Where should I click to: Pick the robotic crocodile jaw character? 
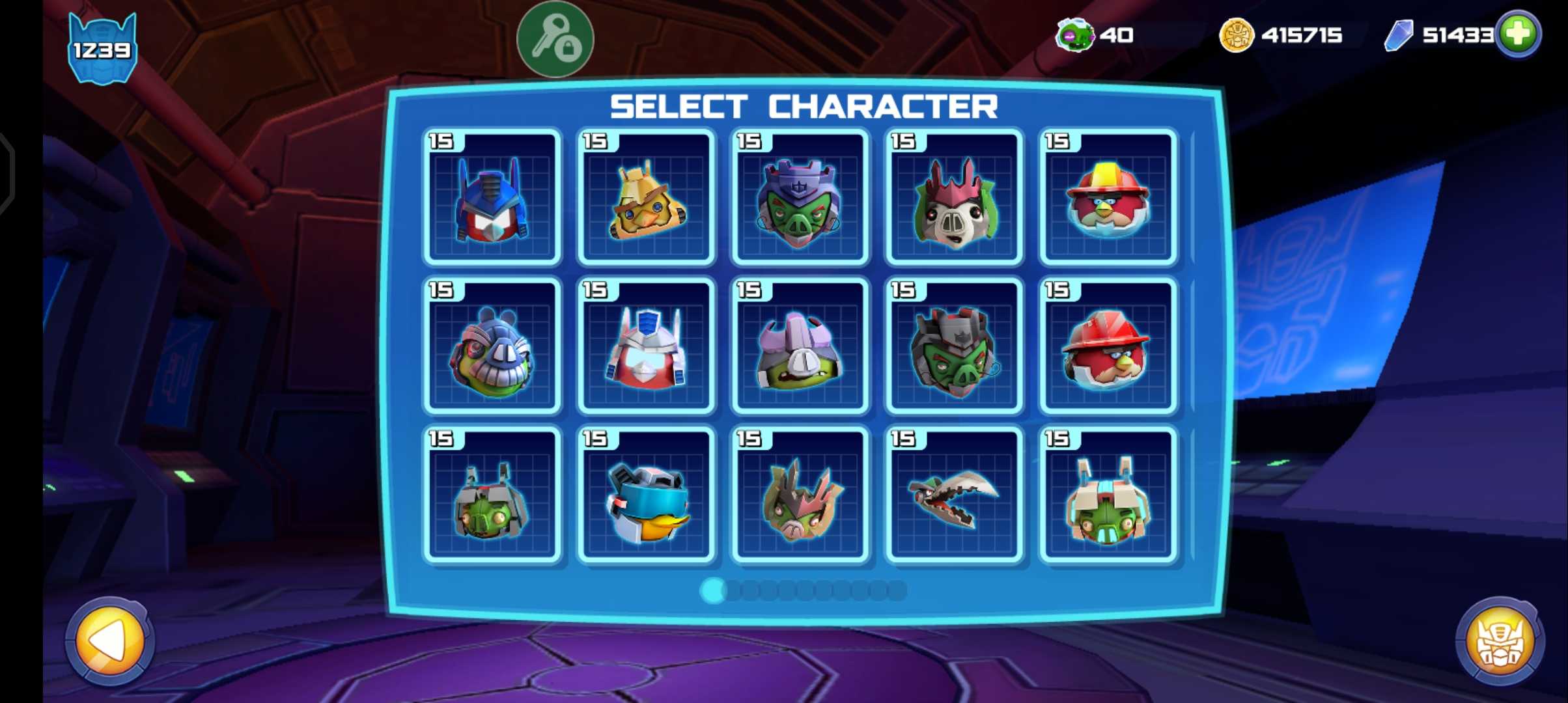[x=954, y=495]
